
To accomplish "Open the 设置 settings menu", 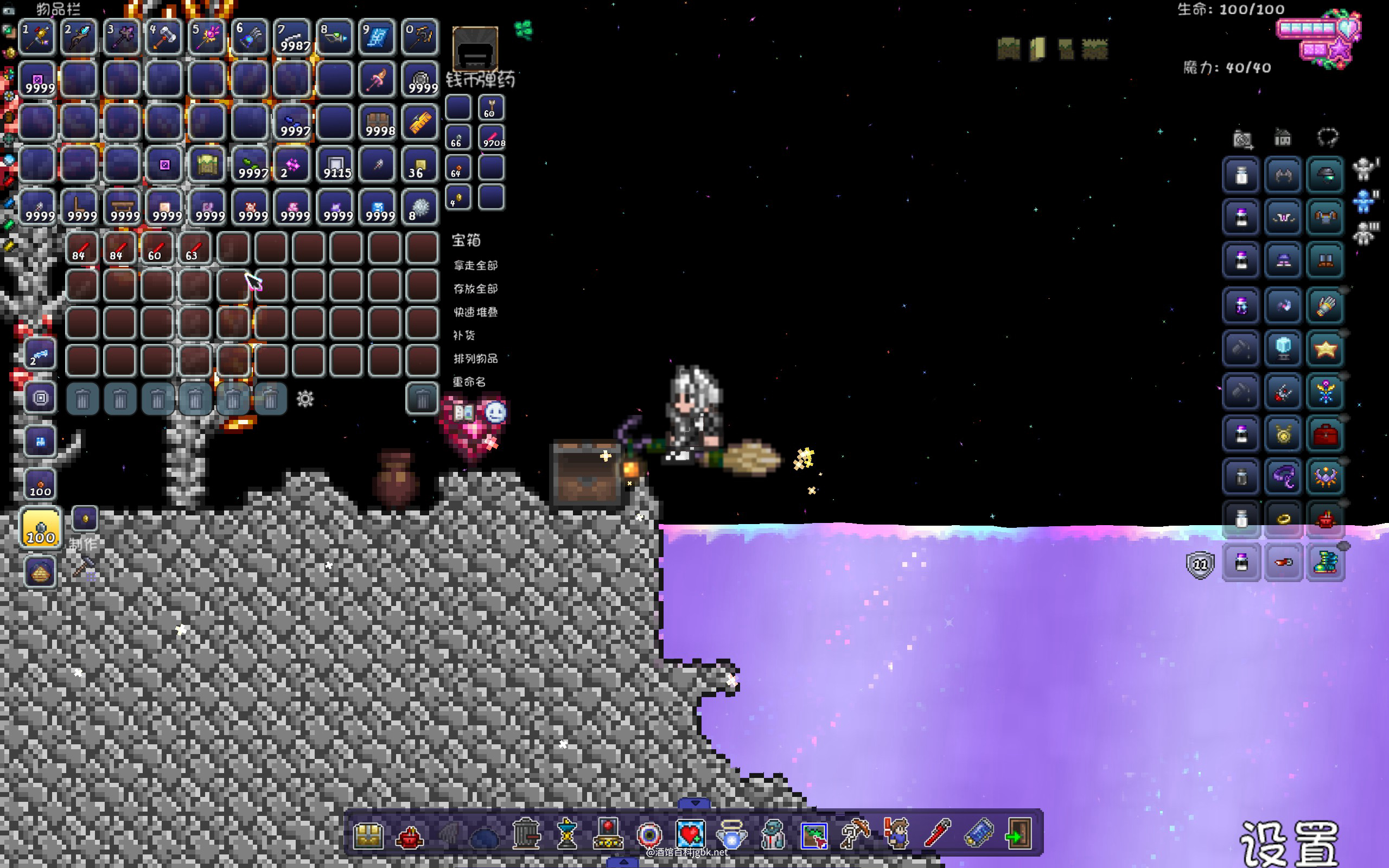I will 1289,843.
